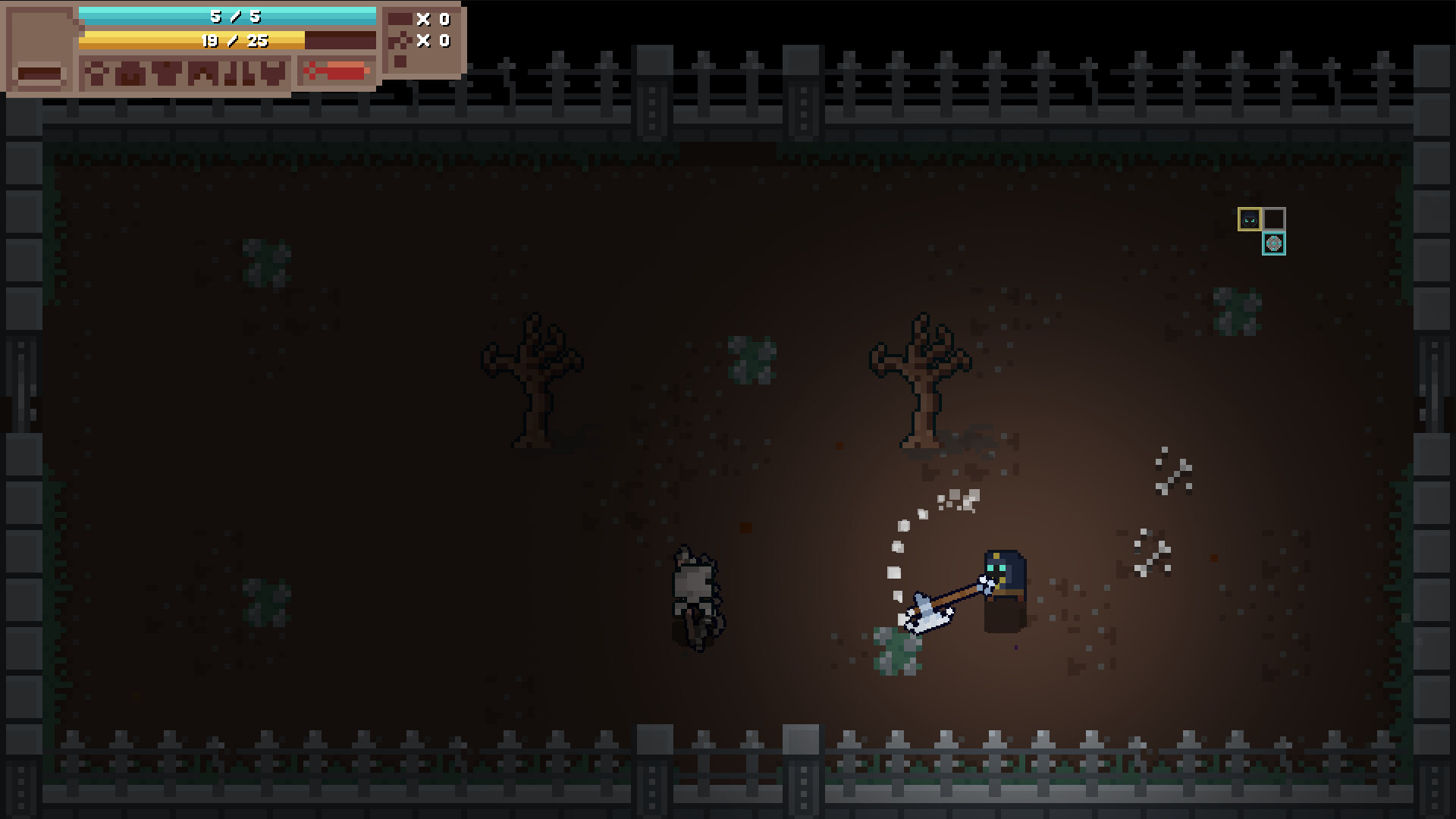Select the yellow-framed helmet hotbar slot
The image size is (1456, 819).
(1250, 219)
